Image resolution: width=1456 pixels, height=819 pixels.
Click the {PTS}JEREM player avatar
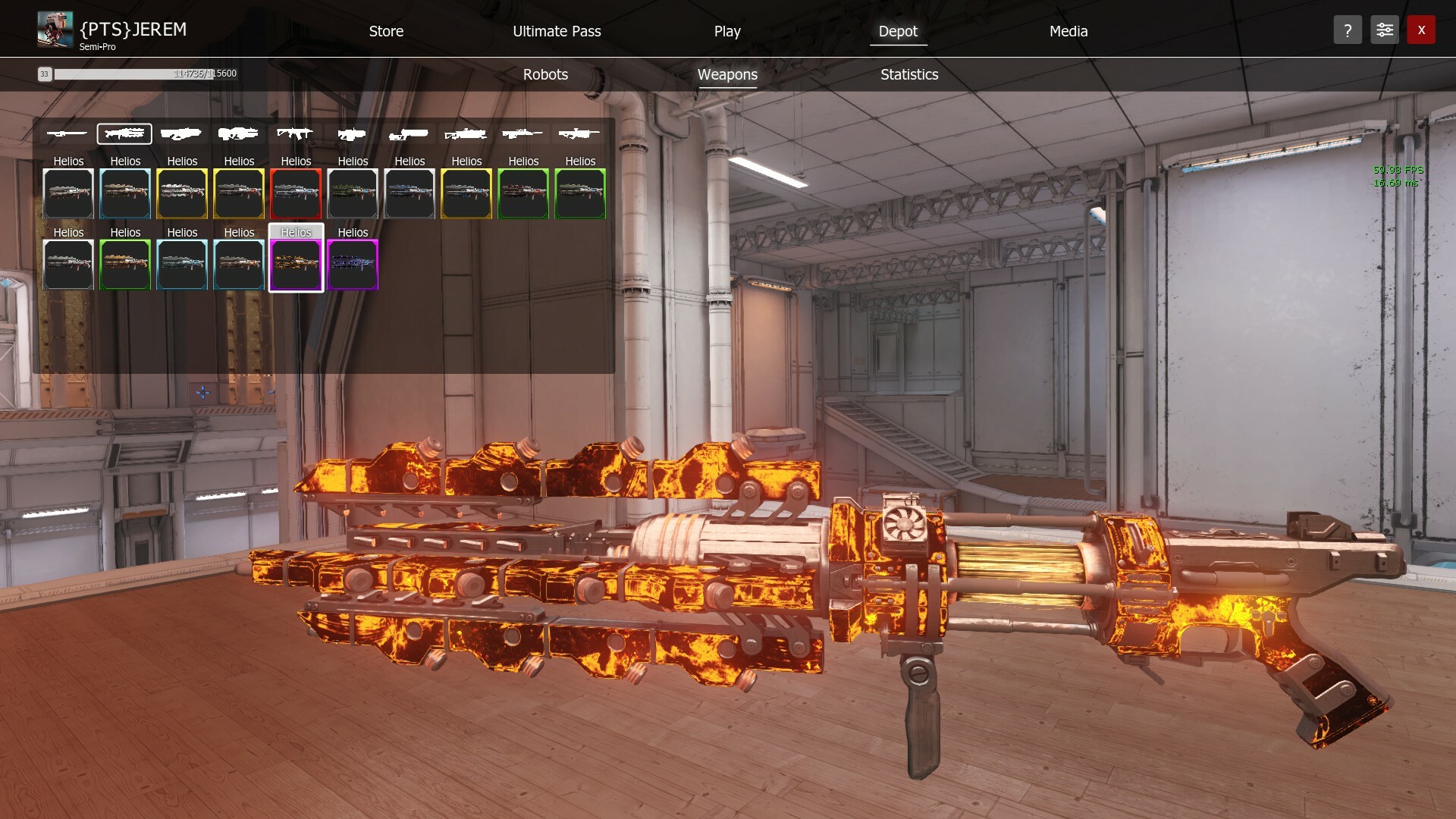[x=54, y=29]
